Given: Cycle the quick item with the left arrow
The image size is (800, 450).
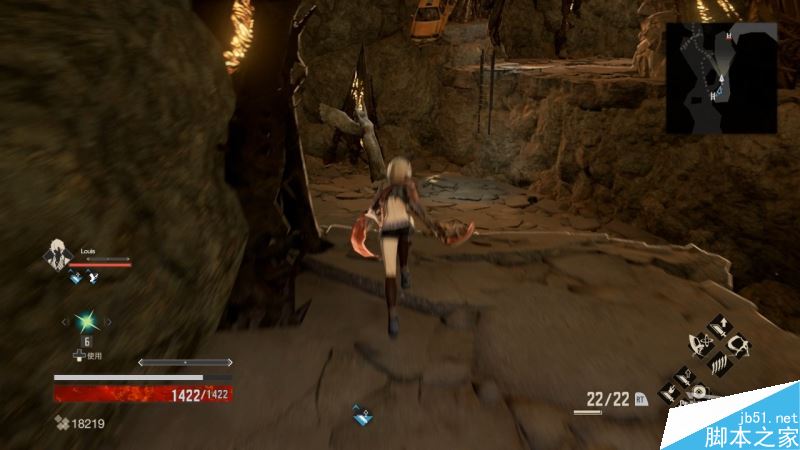Looking at the screenshot, I should pos(65,321).
